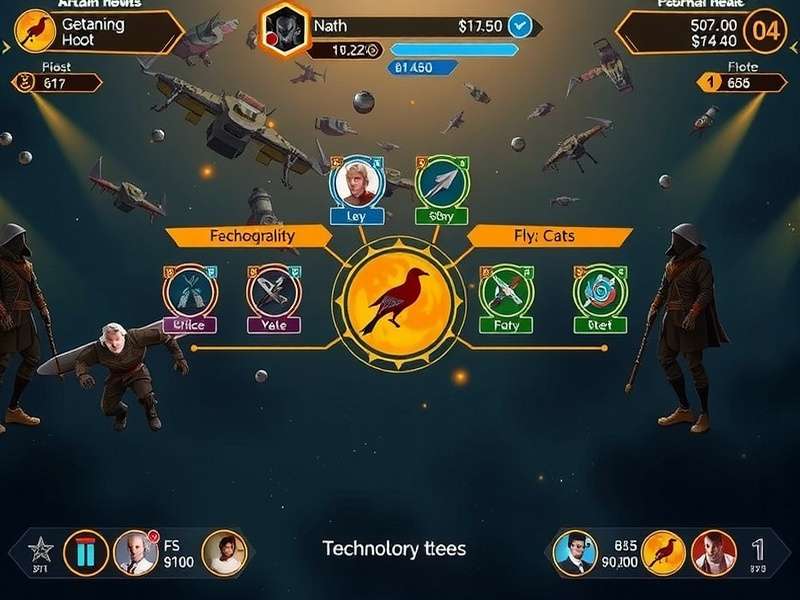Select the bald man portrait with red badge
800x600 pixels.
[135, 552]
